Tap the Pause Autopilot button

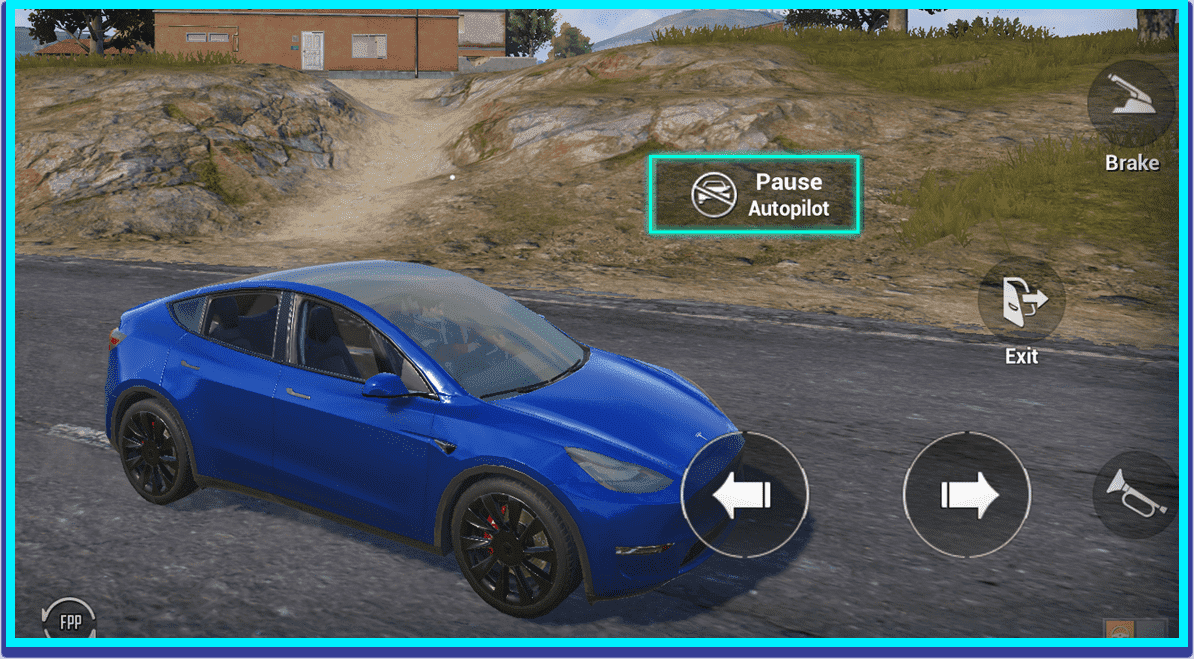coord(754,195)
